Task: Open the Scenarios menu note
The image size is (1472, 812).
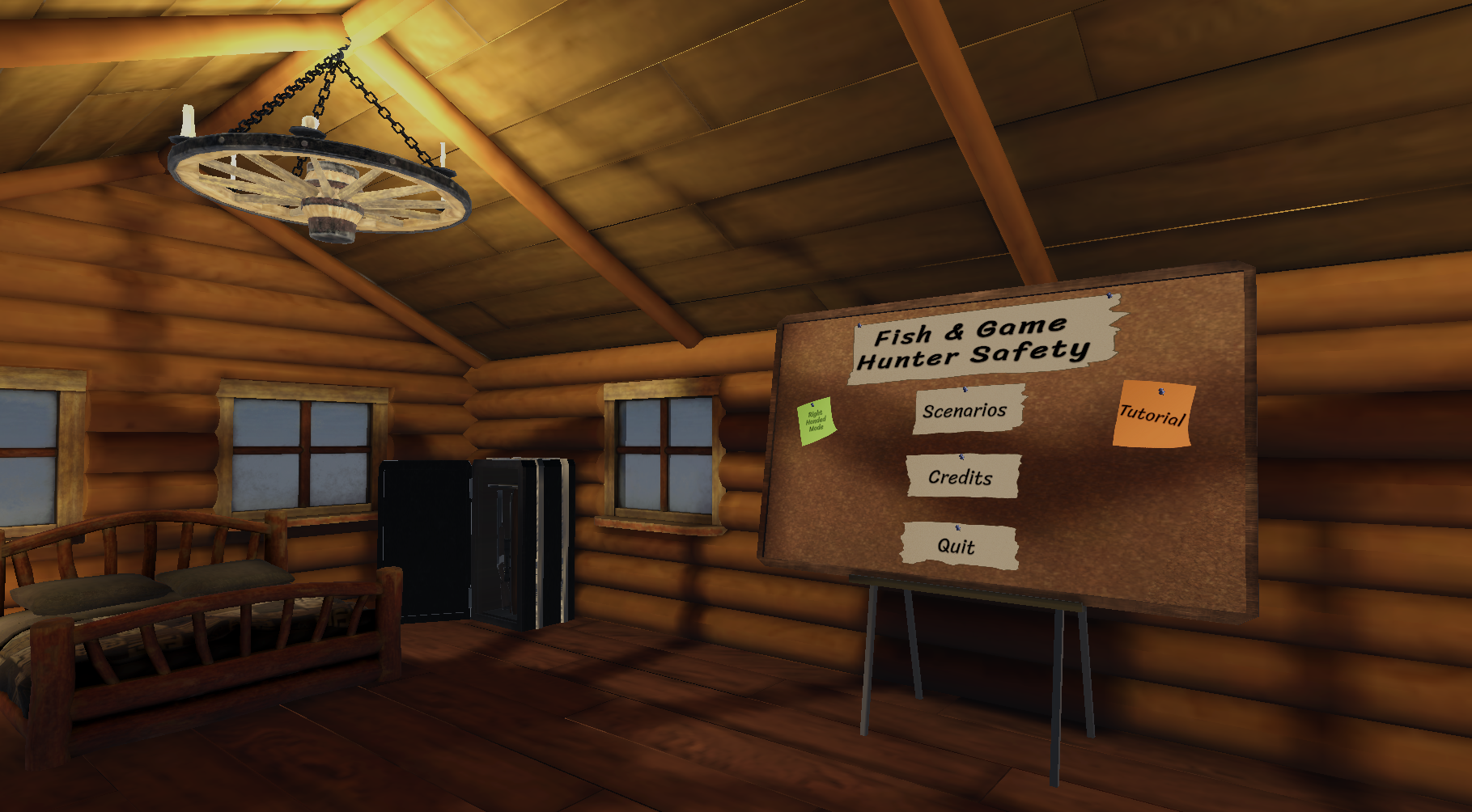Action: (x=967, y=411)
